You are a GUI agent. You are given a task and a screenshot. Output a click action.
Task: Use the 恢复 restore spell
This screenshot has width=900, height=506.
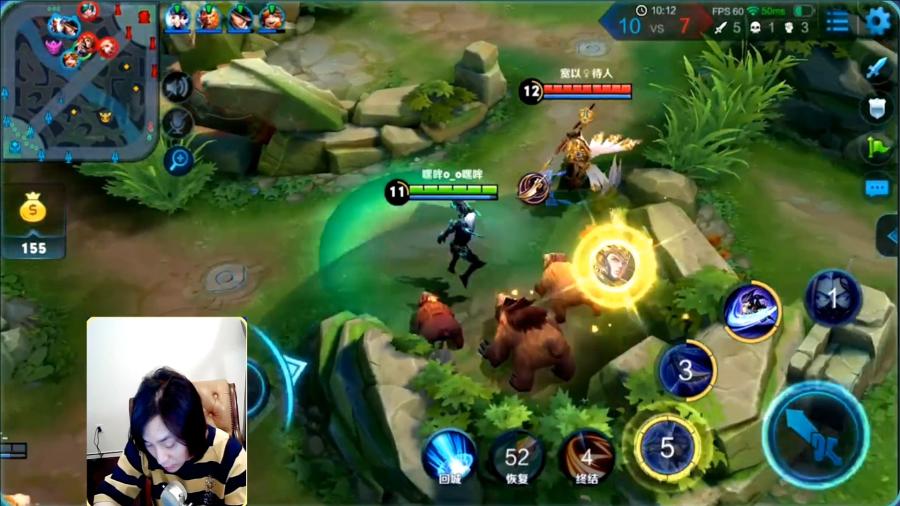pyautogui.click(x=517, y=457)
